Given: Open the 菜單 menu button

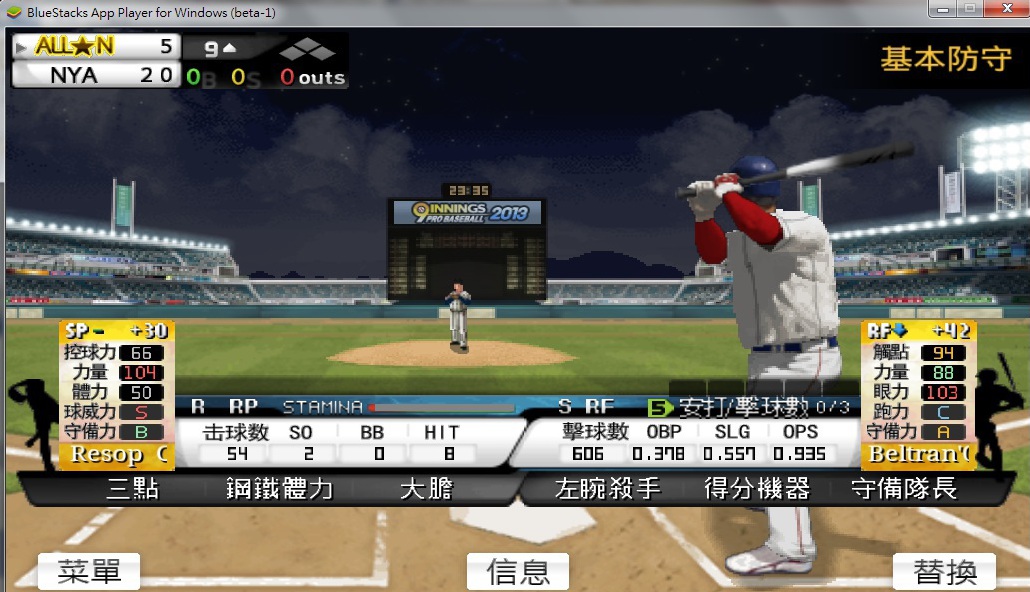Looking at the screenshot, I should [x=89, y=571].
